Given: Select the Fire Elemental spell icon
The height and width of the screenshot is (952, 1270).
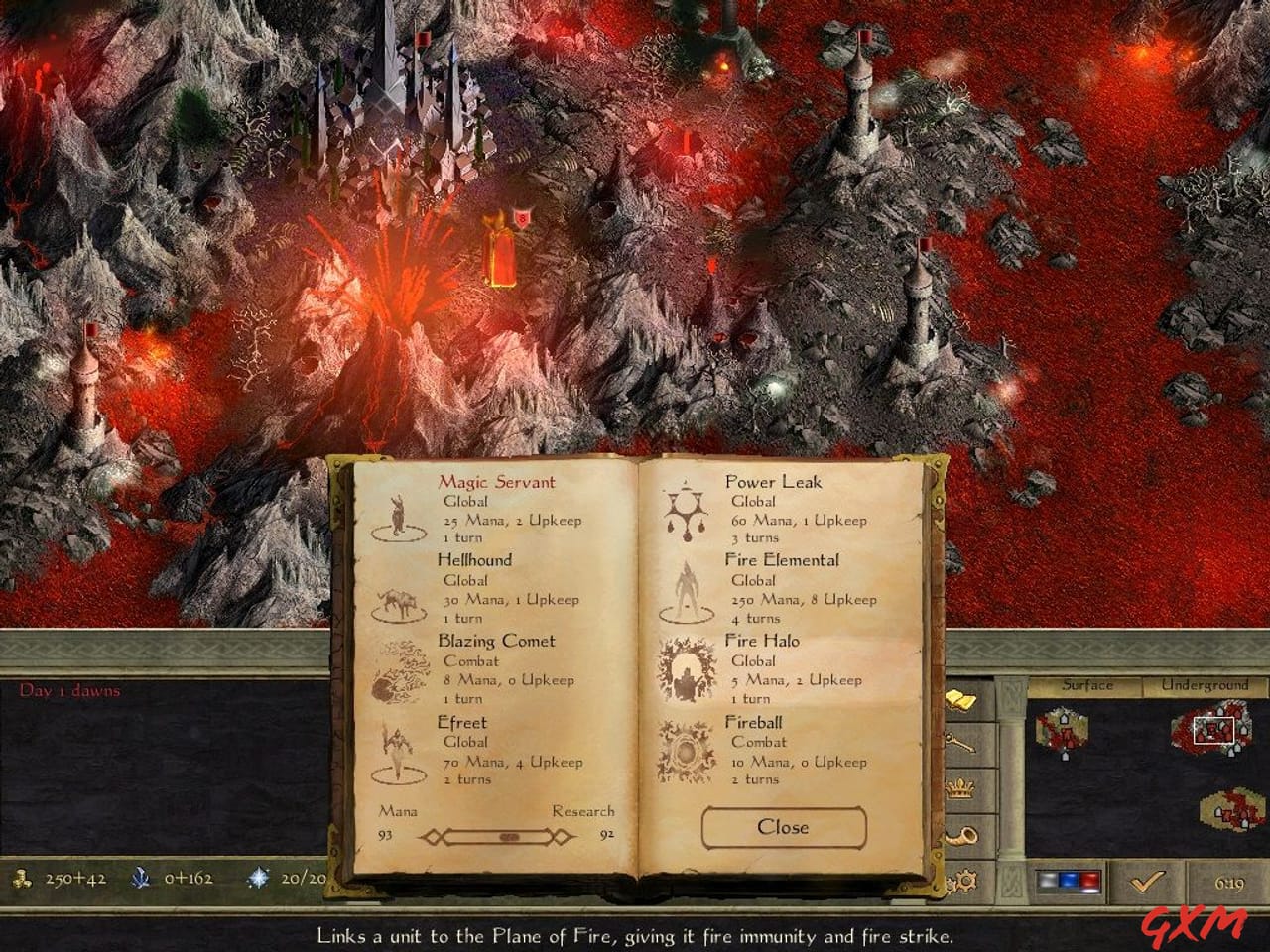Looking at the screenshot, I should (x=687, y=589).
